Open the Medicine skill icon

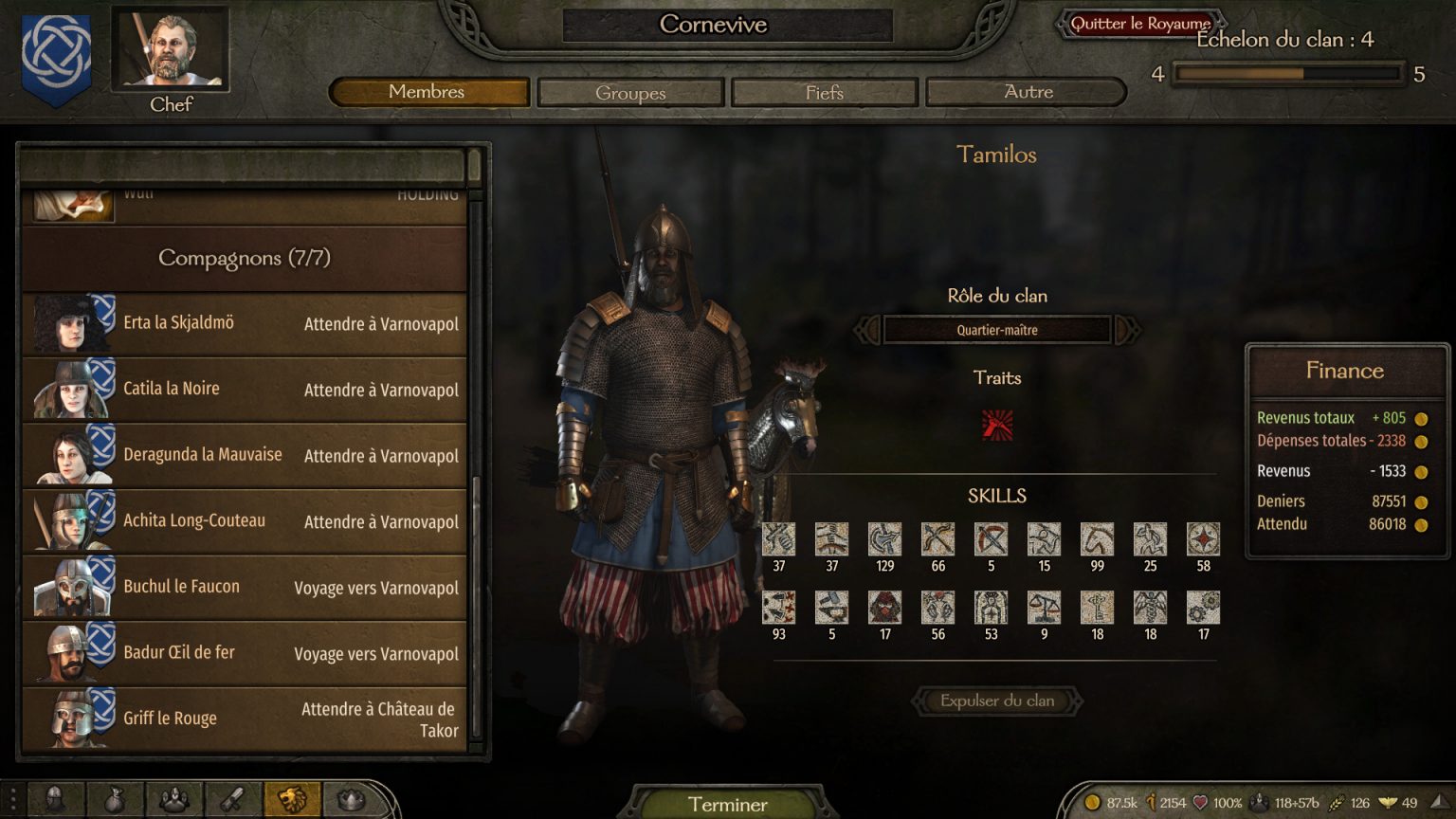(1150, 607)
